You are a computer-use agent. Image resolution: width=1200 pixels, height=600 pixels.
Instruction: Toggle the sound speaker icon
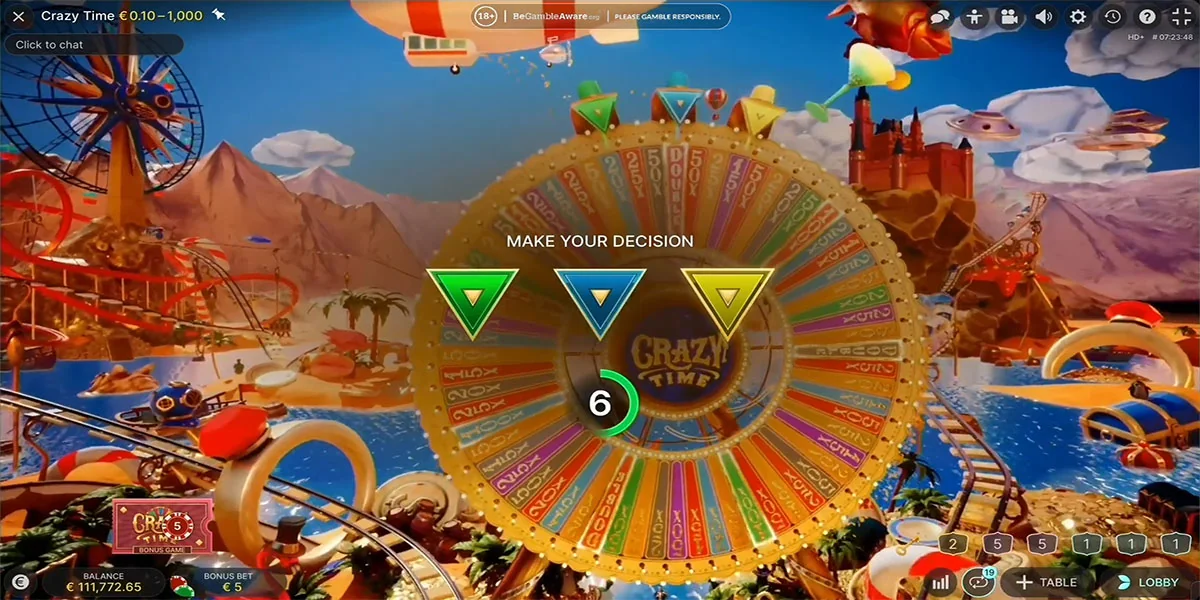click(1043, 17)
